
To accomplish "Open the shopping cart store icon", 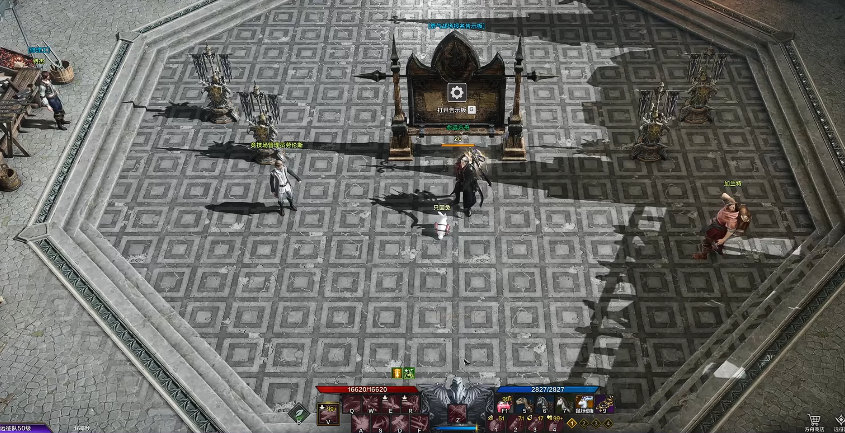I will (x=815, y=420).
